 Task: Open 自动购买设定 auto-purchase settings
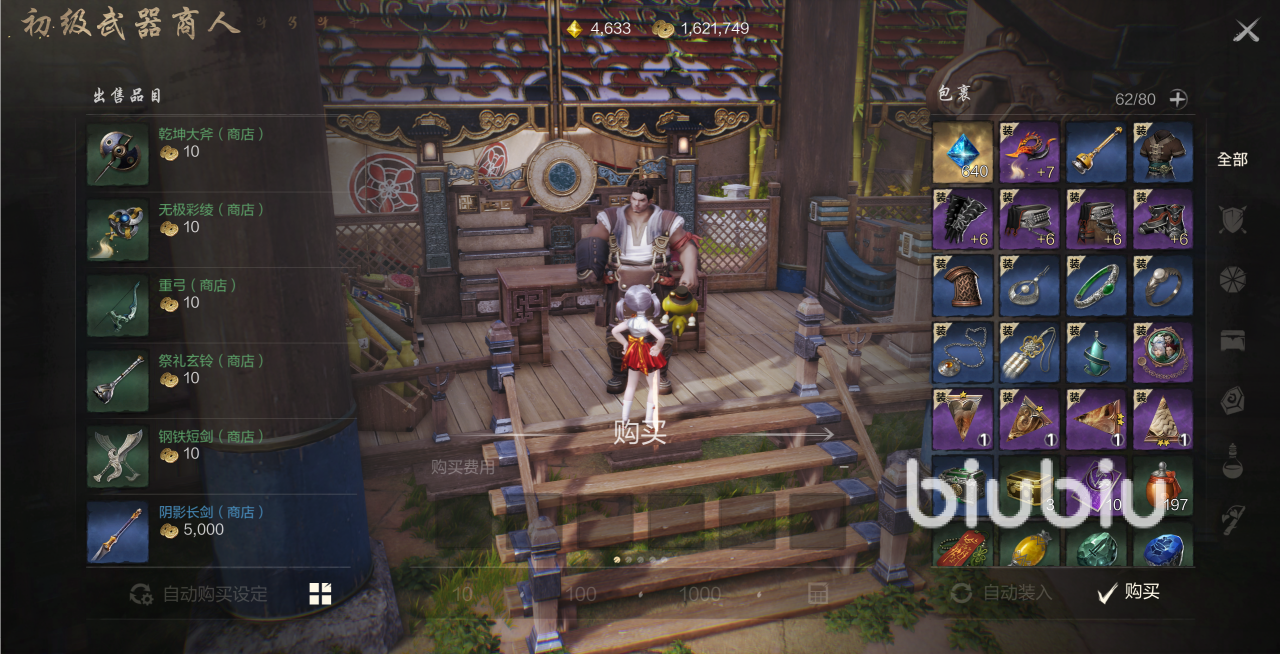click(200, 594)
